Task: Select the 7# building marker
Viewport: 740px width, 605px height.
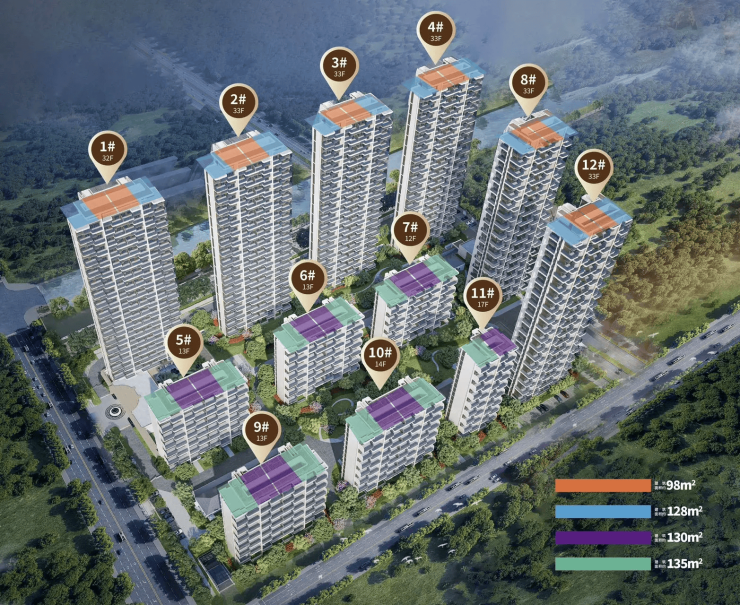Action: pos(410,232)
